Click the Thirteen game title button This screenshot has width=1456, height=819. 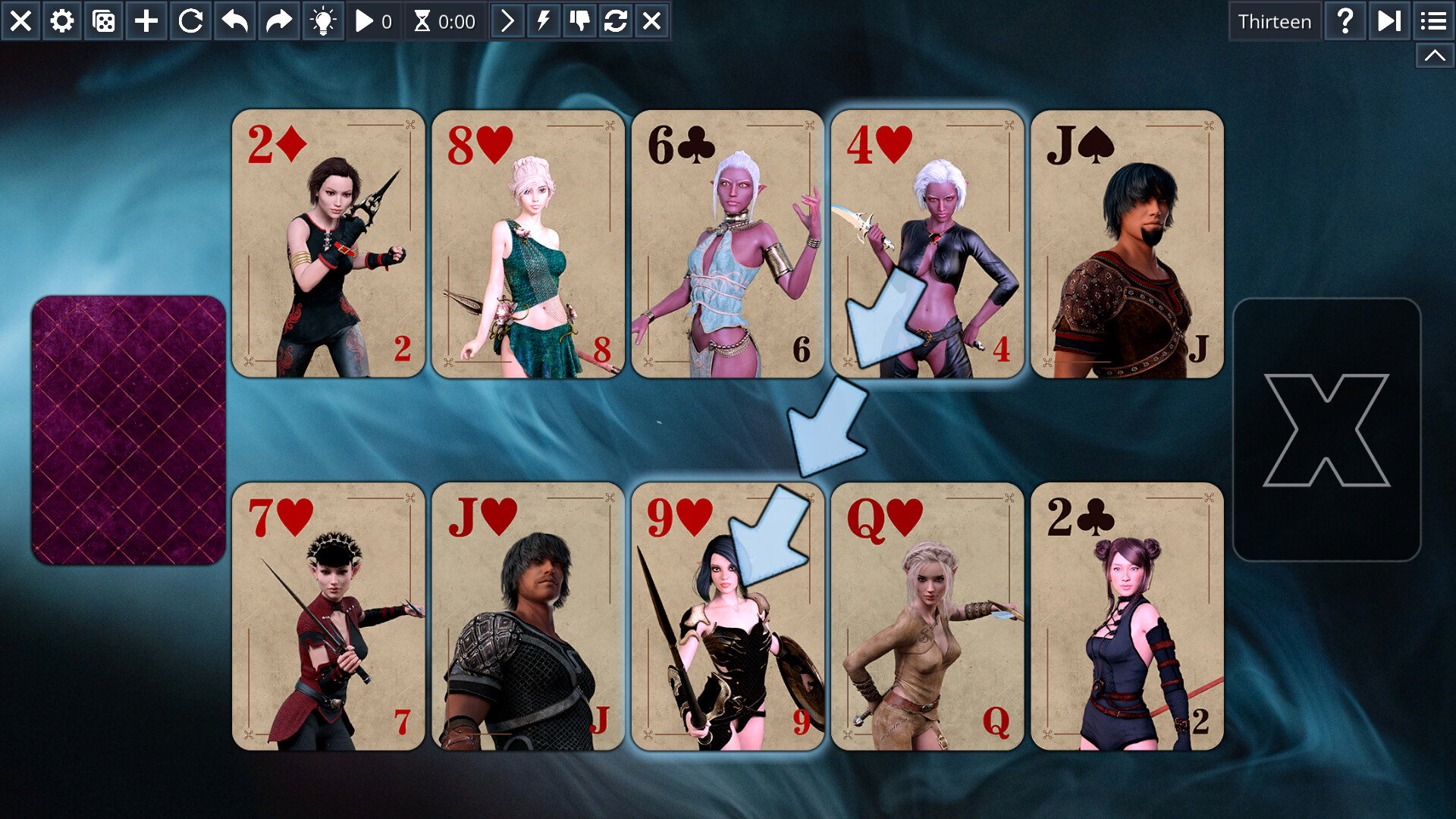pyautogui.click(x=1275, y=21)
